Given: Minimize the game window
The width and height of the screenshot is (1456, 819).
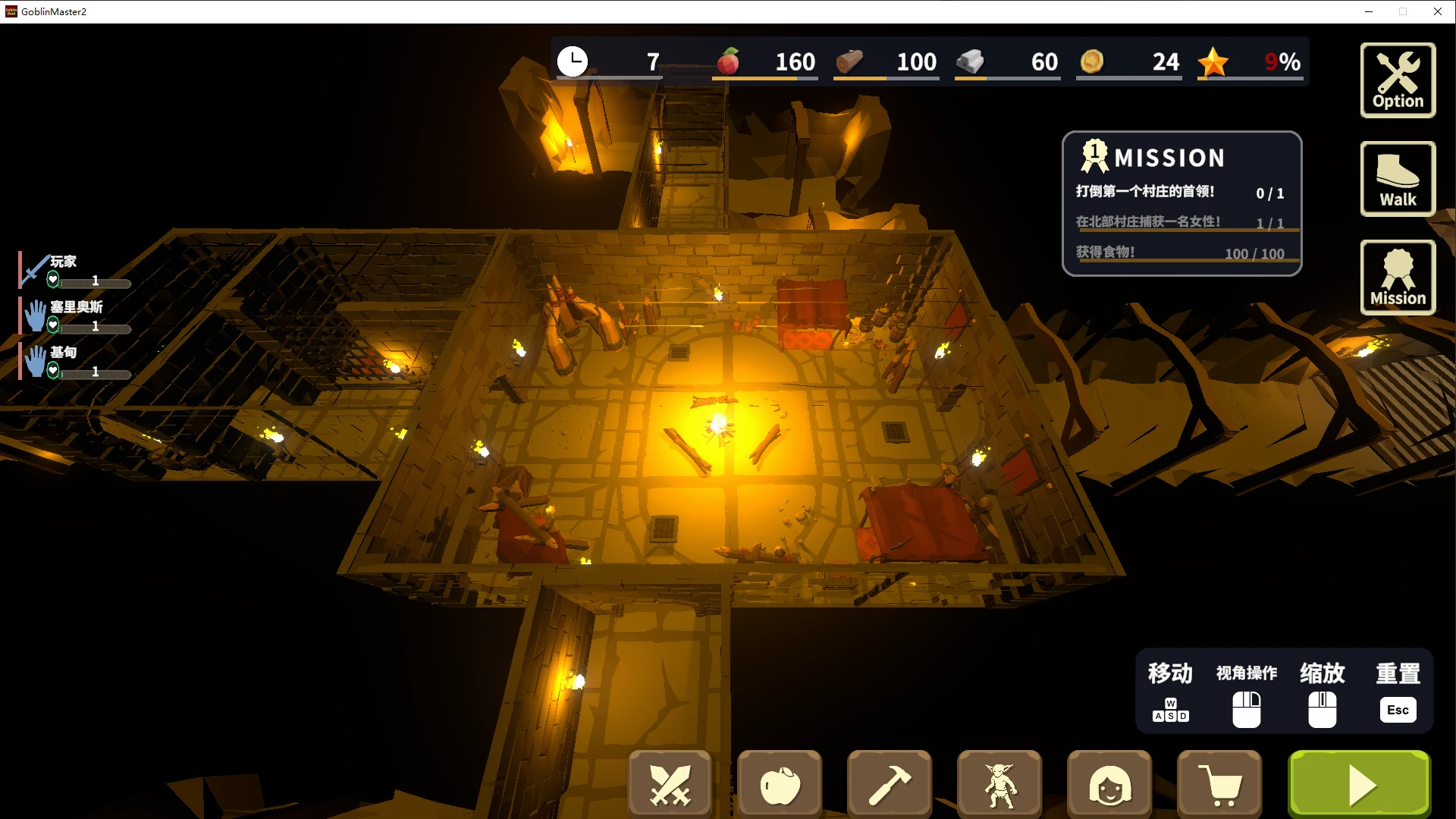Looking at the screenshot, I should pos(1369,11).
